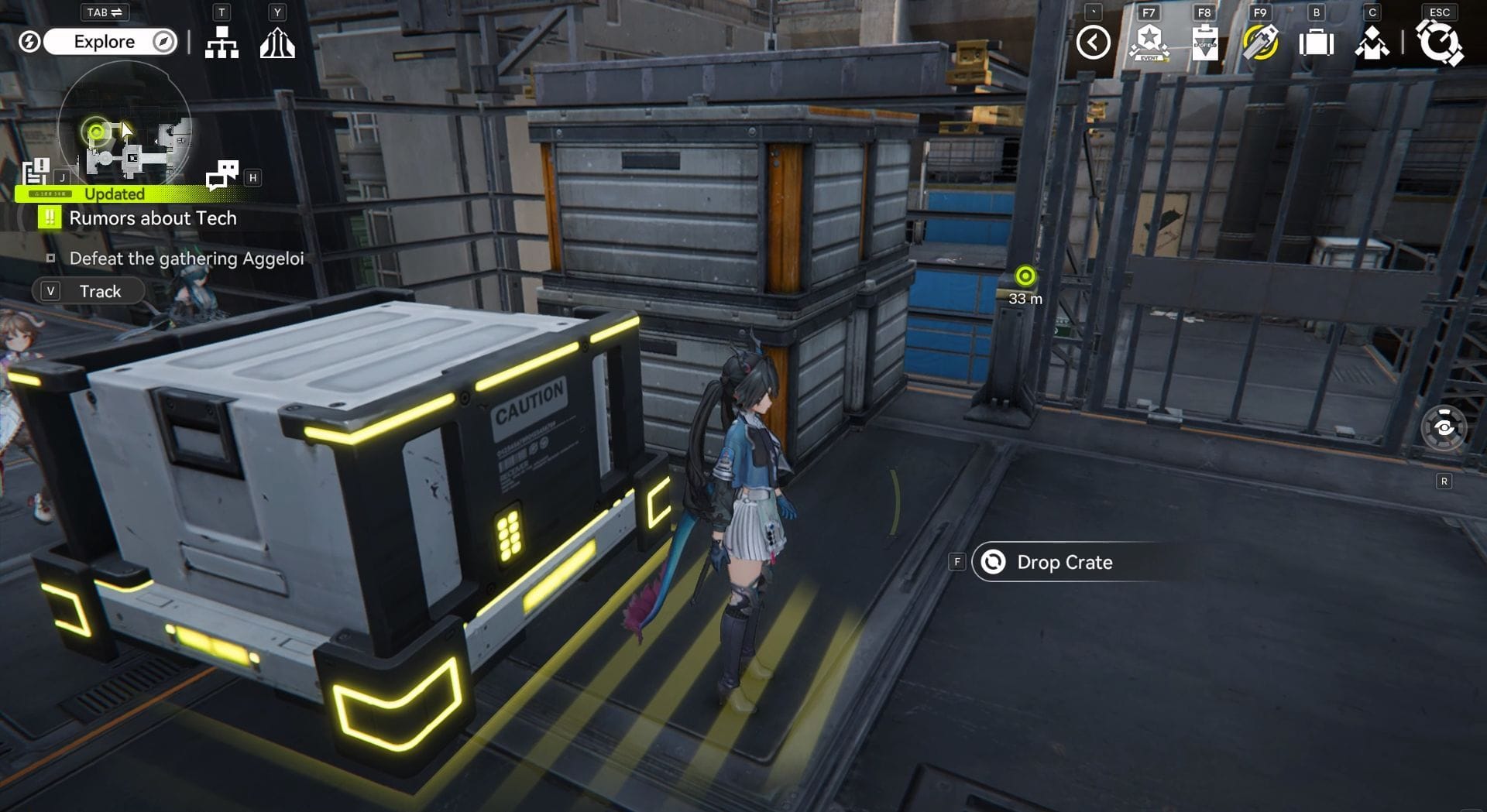The image size is (1487, 812).
Task: Toggle the camera view eye button
Action: click(1444, 427)
